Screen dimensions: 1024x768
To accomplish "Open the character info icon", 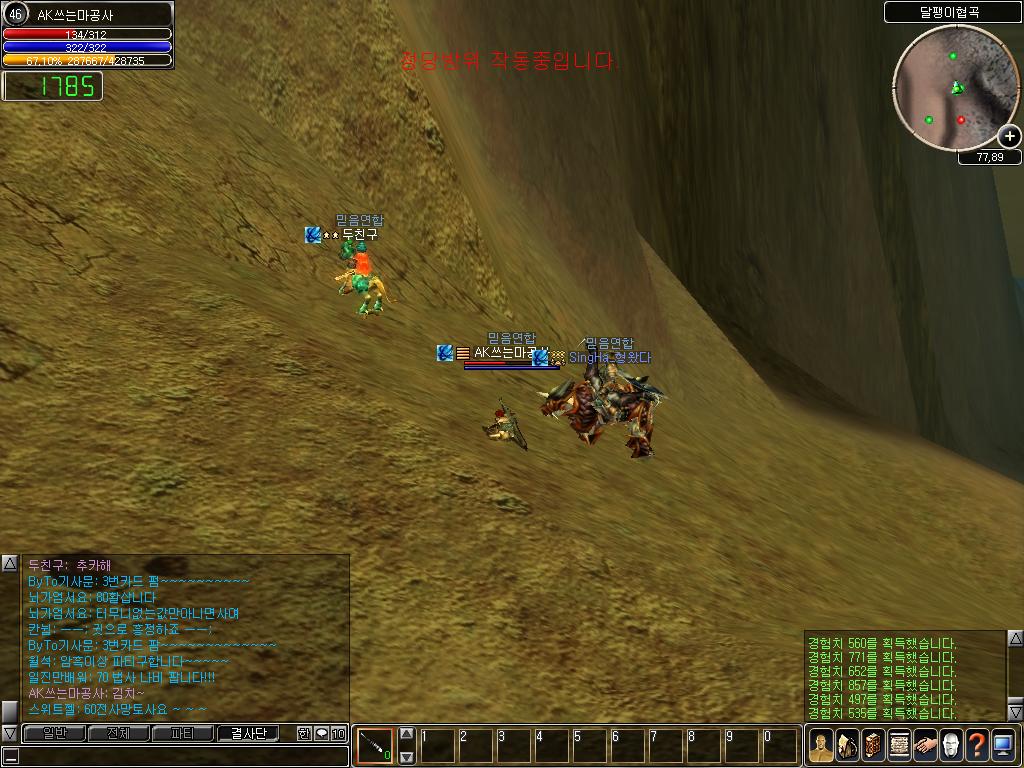I will coord(821,744).
